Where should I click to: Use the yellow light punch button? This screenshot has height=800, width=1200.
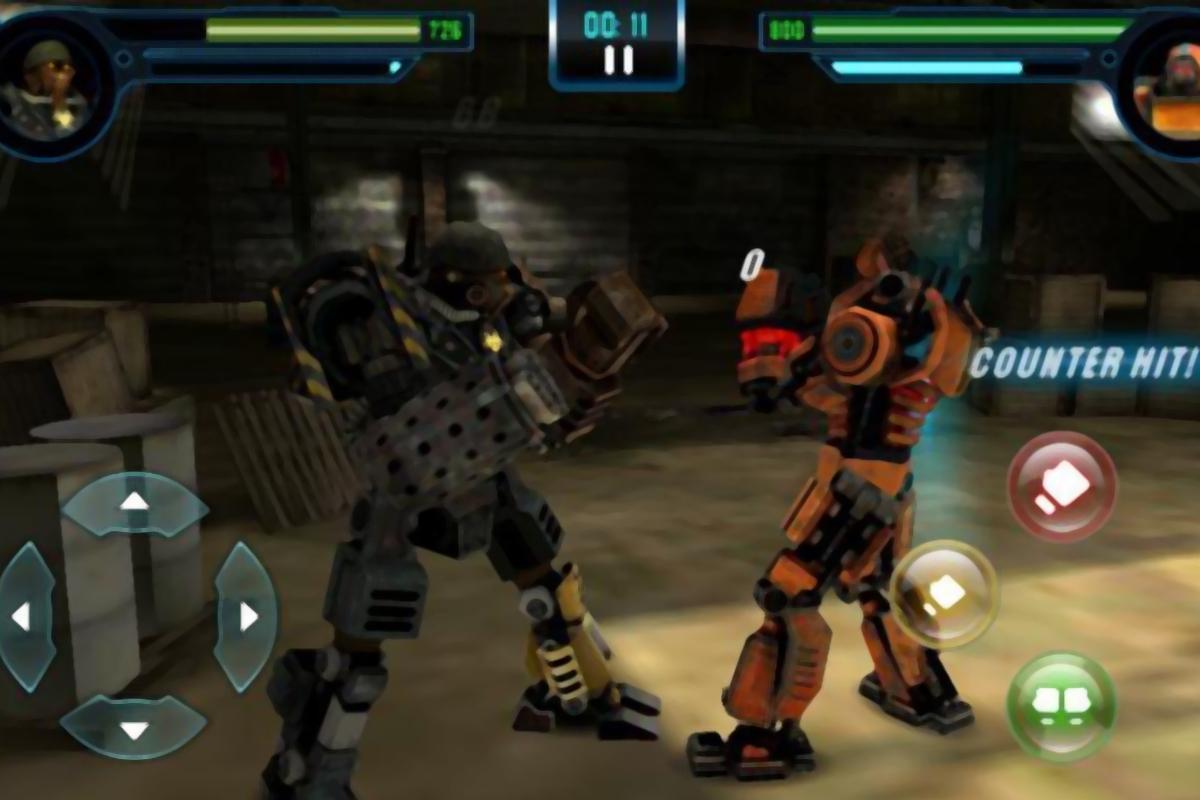943,595
